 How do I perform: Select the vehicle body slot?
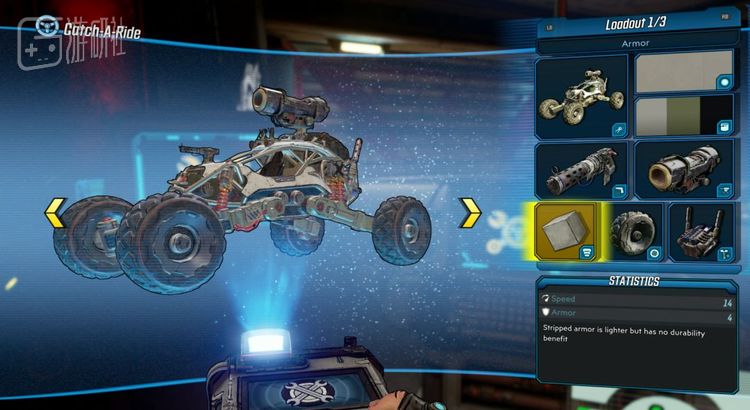pyautogui.click(x=582, y=96)
